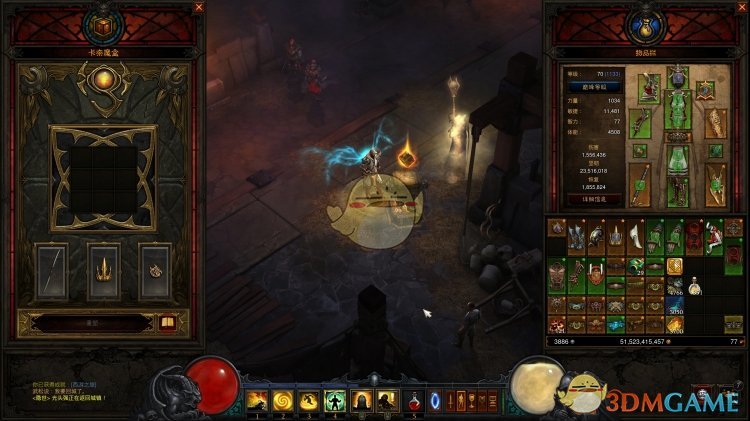Activate the third skill with leaping figure
Viewport: 750px width, 421px height.
309,401
